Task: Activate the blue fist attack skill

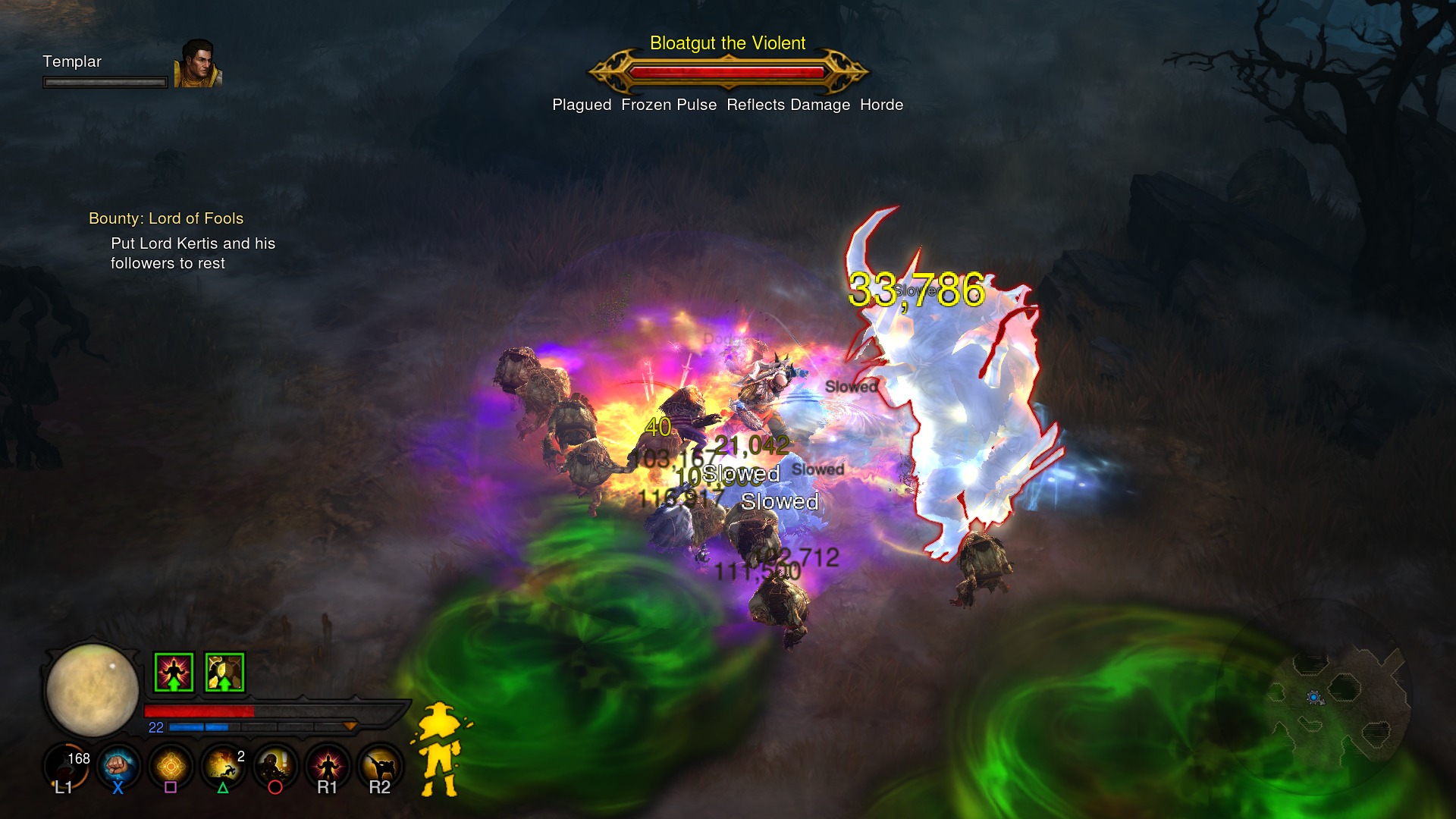Action: (x=118, y=766)
